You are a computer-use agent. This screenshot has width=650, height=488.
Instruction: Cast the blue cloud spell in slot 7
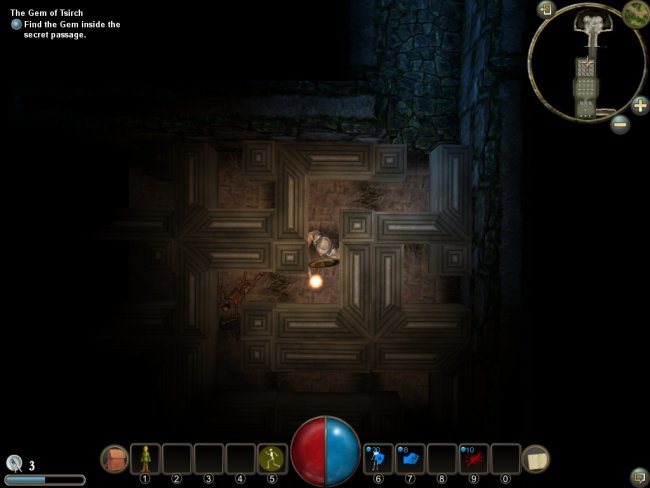[411, 458]
